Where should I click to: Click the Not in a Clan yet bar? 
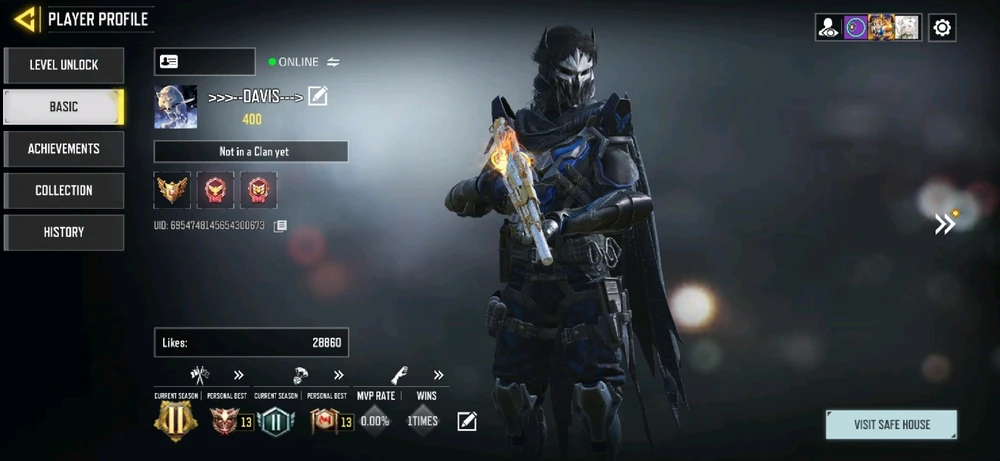pos(251,152)
